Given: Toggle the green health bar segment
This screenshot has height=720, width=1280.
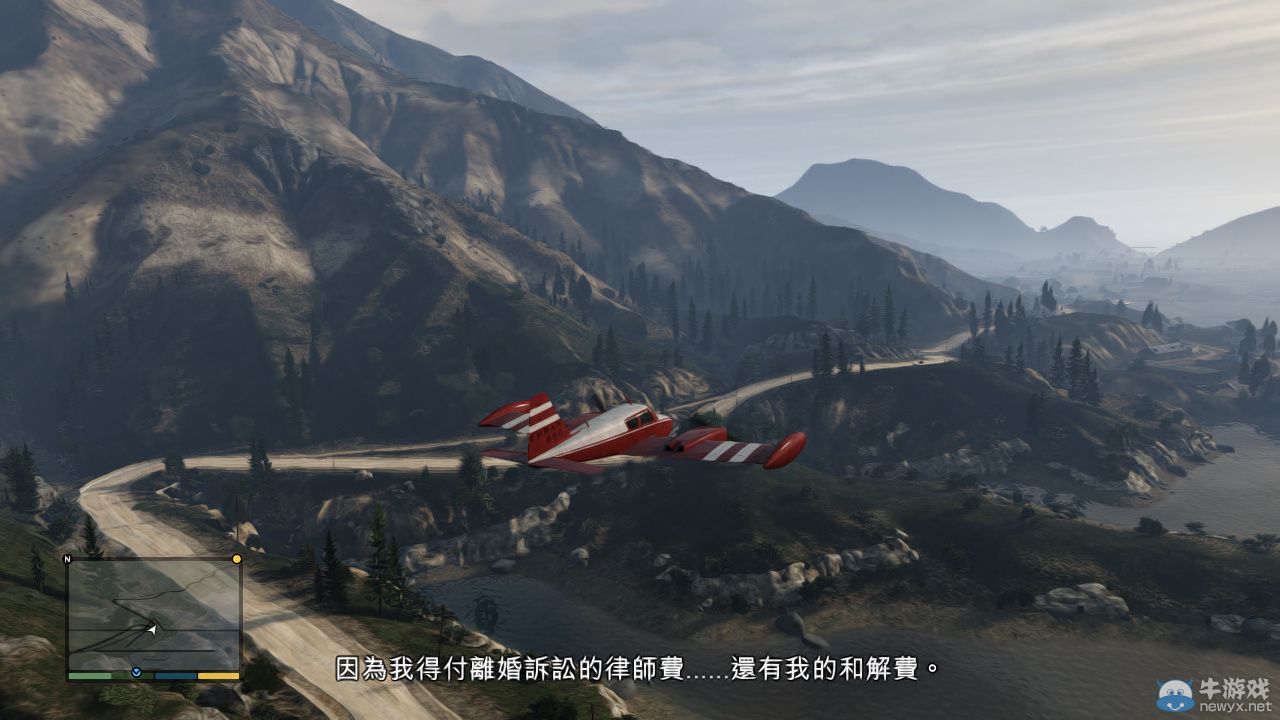Looking at the screenshot, I should point(90,674).
